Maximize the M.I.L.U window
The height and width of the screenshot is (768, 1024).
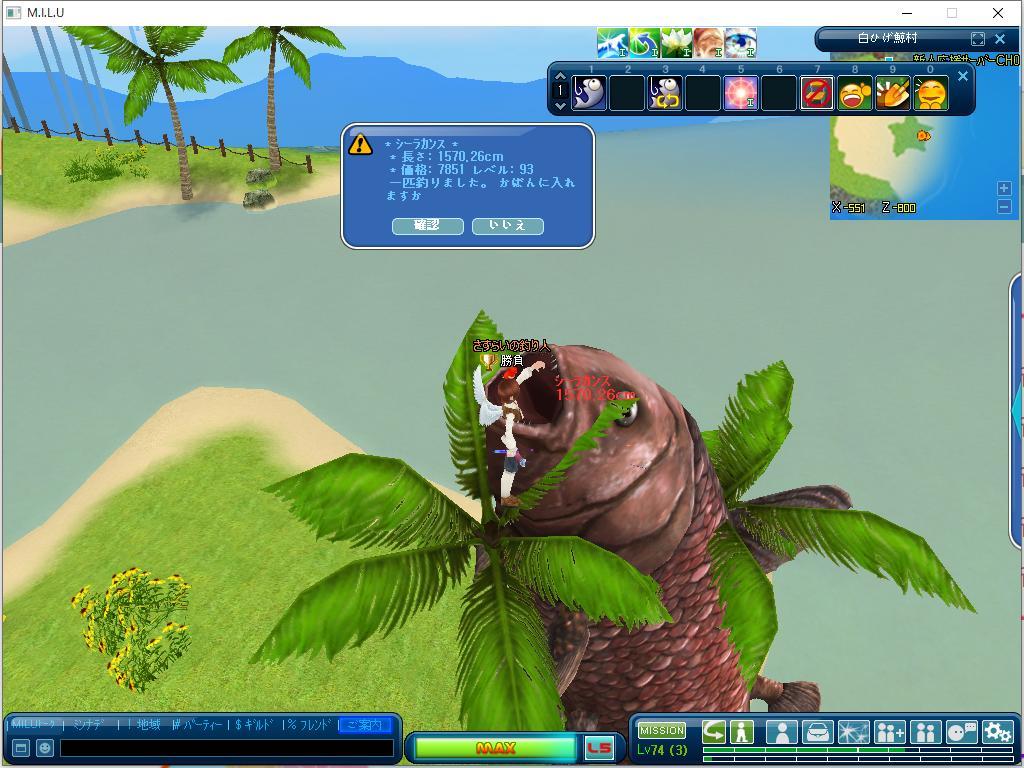(952, 13)
